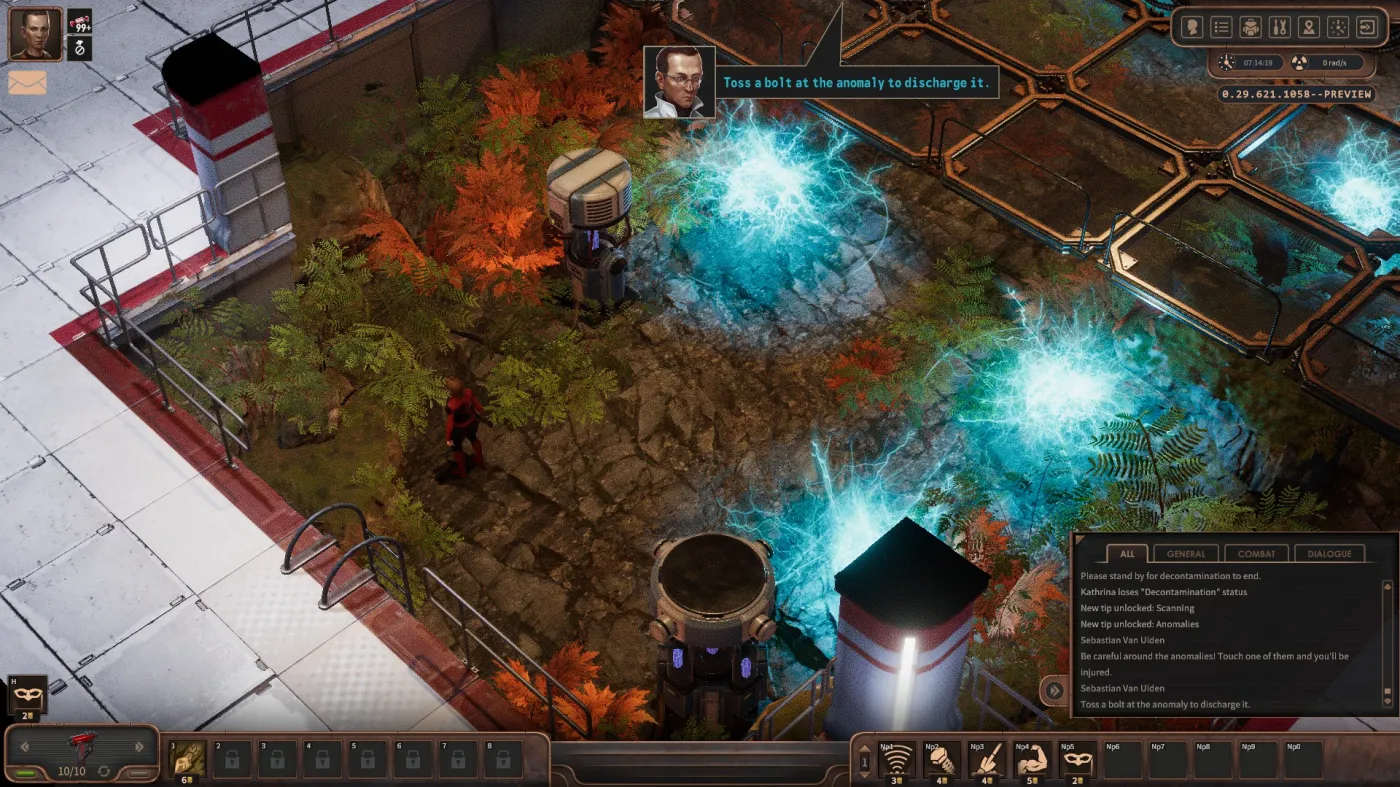Open the backpack inventory

(1250, 27)
